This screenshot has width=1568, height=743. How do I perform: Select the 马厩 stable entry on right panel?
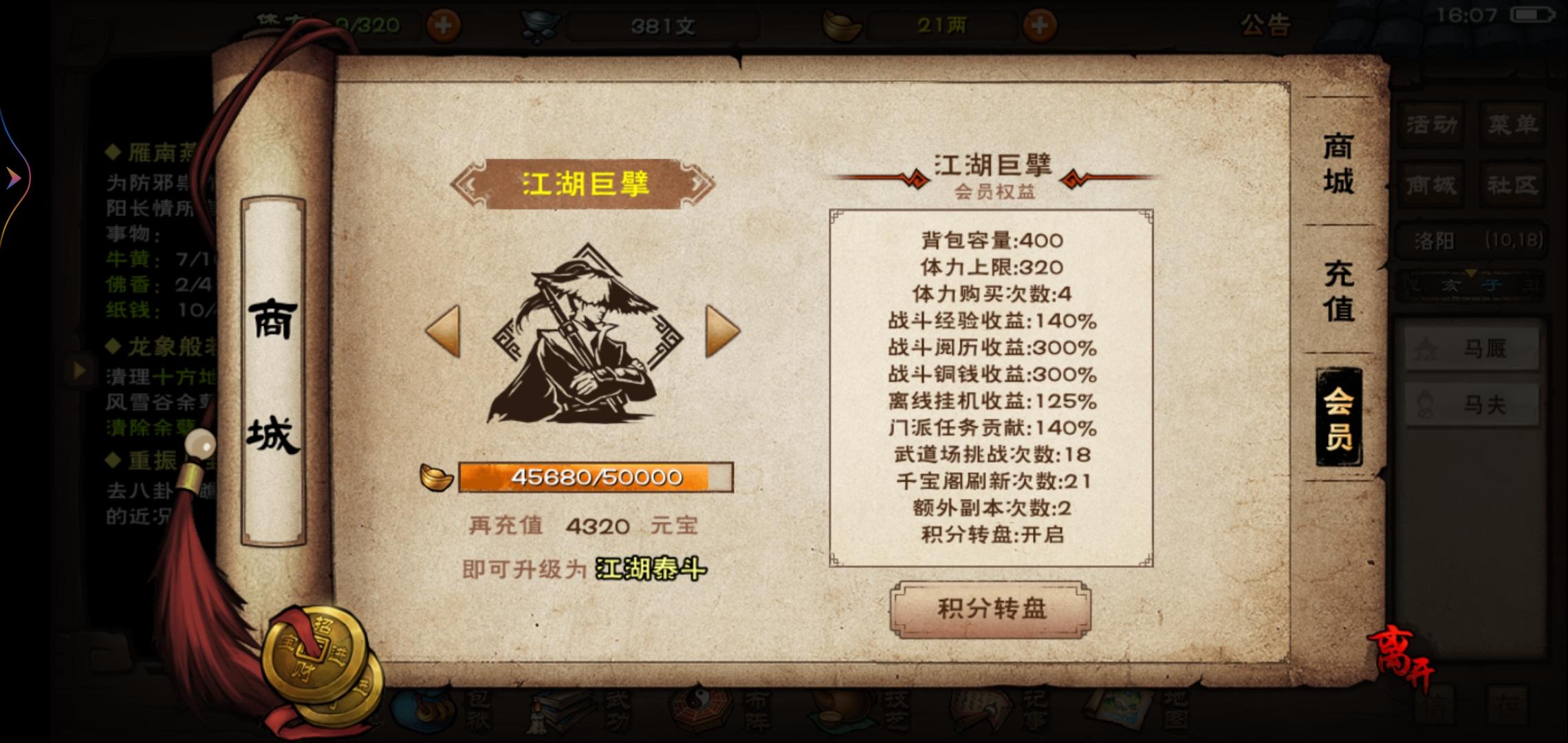1472,347
